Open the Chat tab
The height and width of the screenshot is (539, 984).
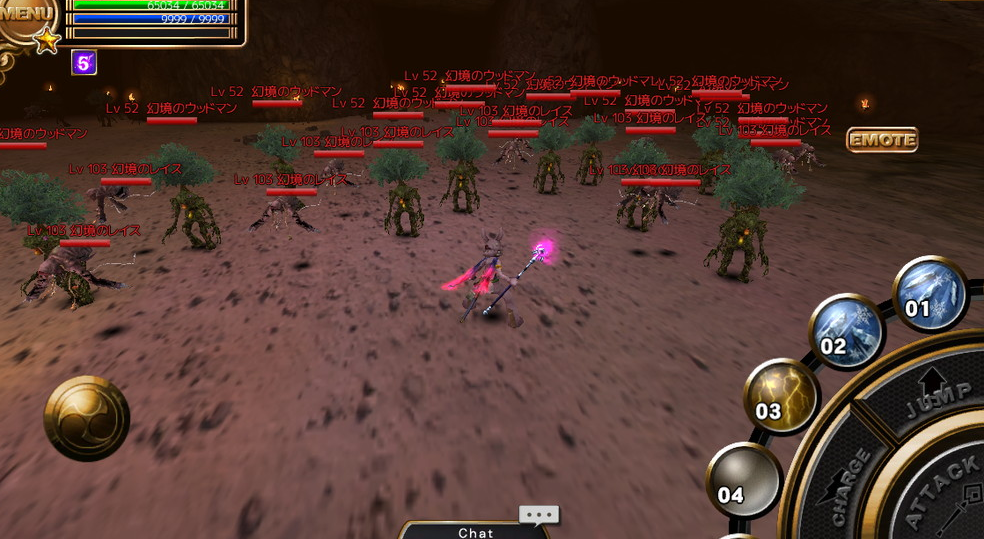point(476,532)
